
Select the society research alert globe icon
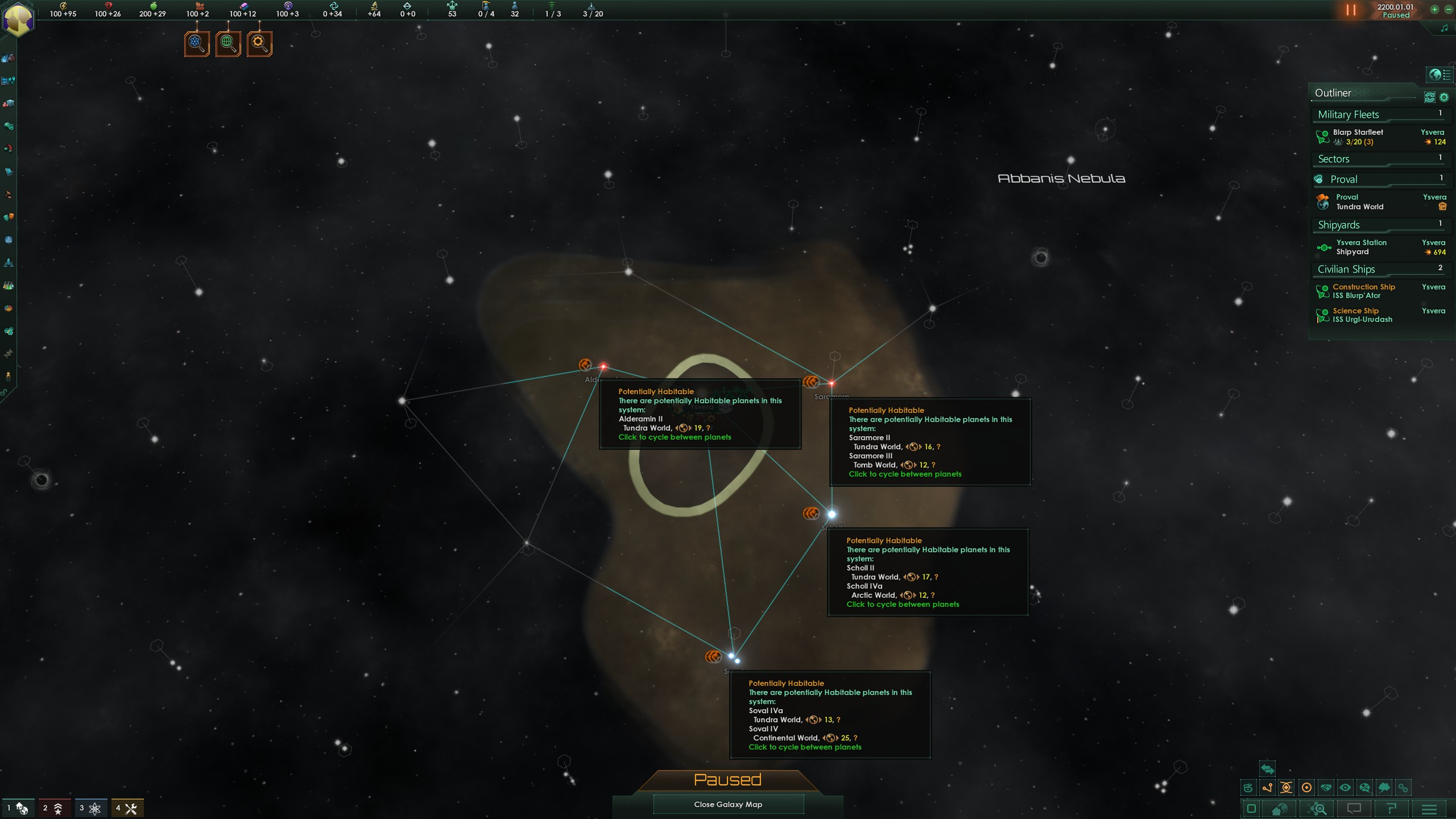[228, 43]
